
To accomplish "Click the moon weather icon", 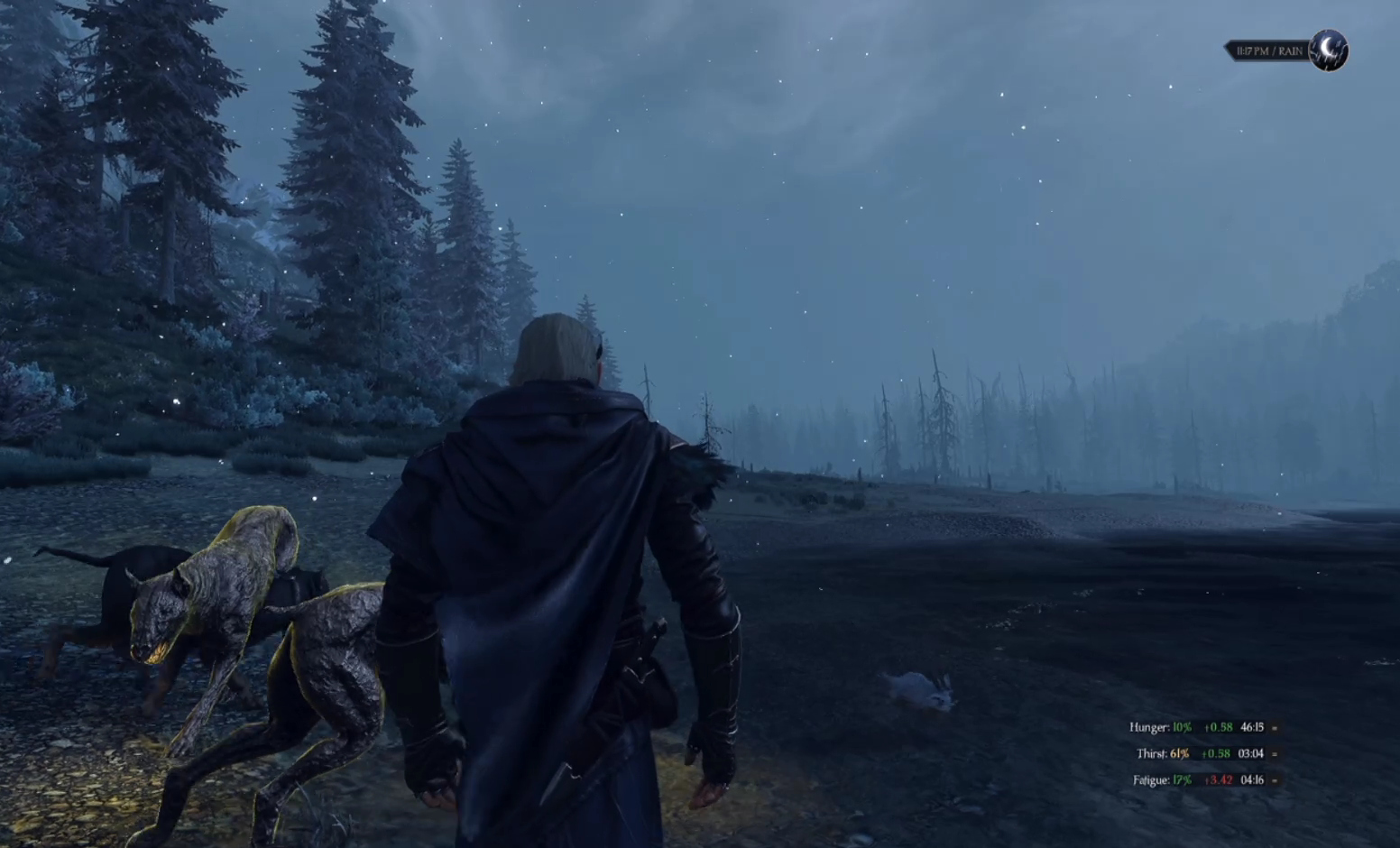I will 1328,51.
